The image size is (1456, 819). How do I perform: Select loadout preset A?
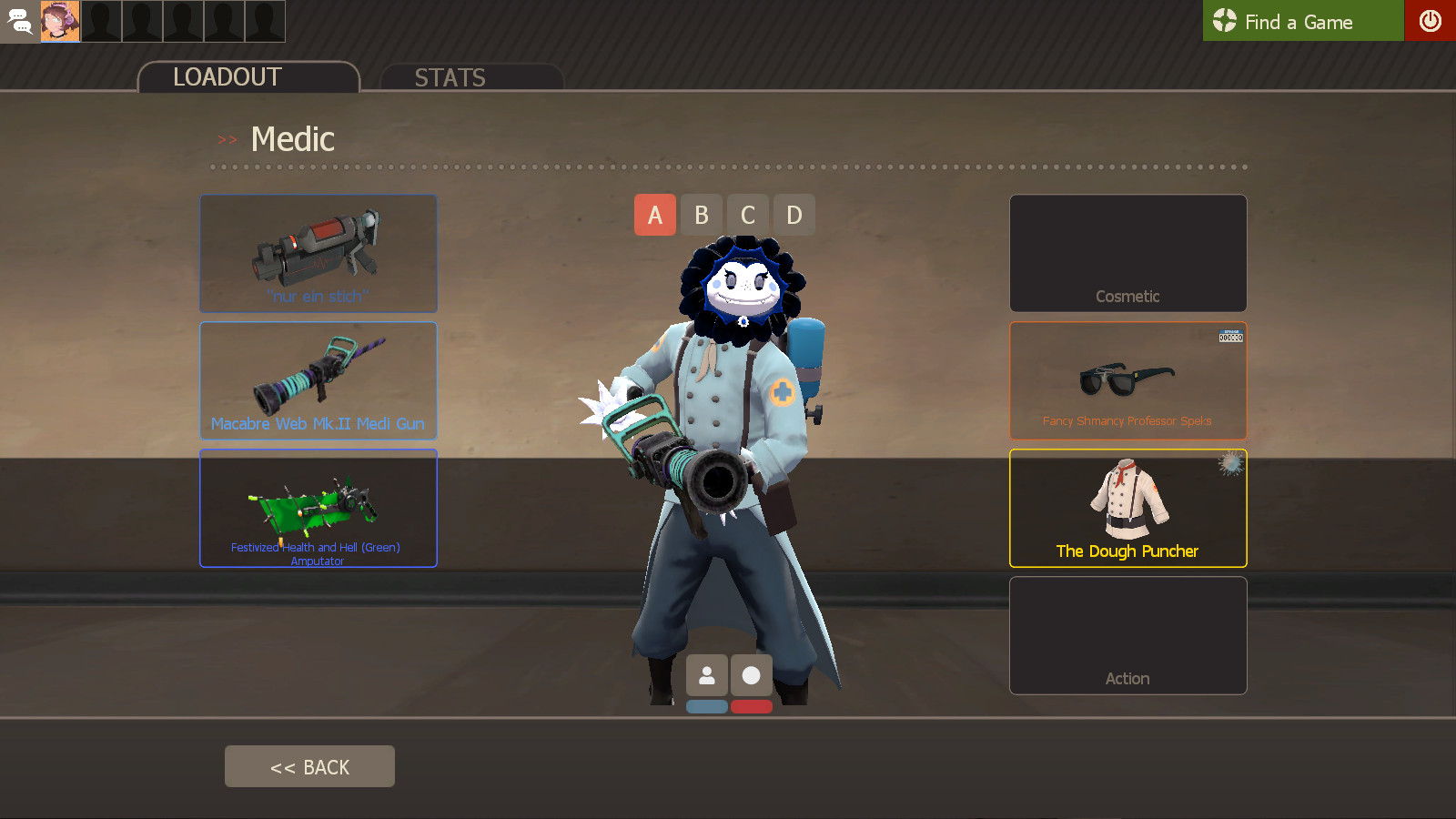tap(655, 215)
